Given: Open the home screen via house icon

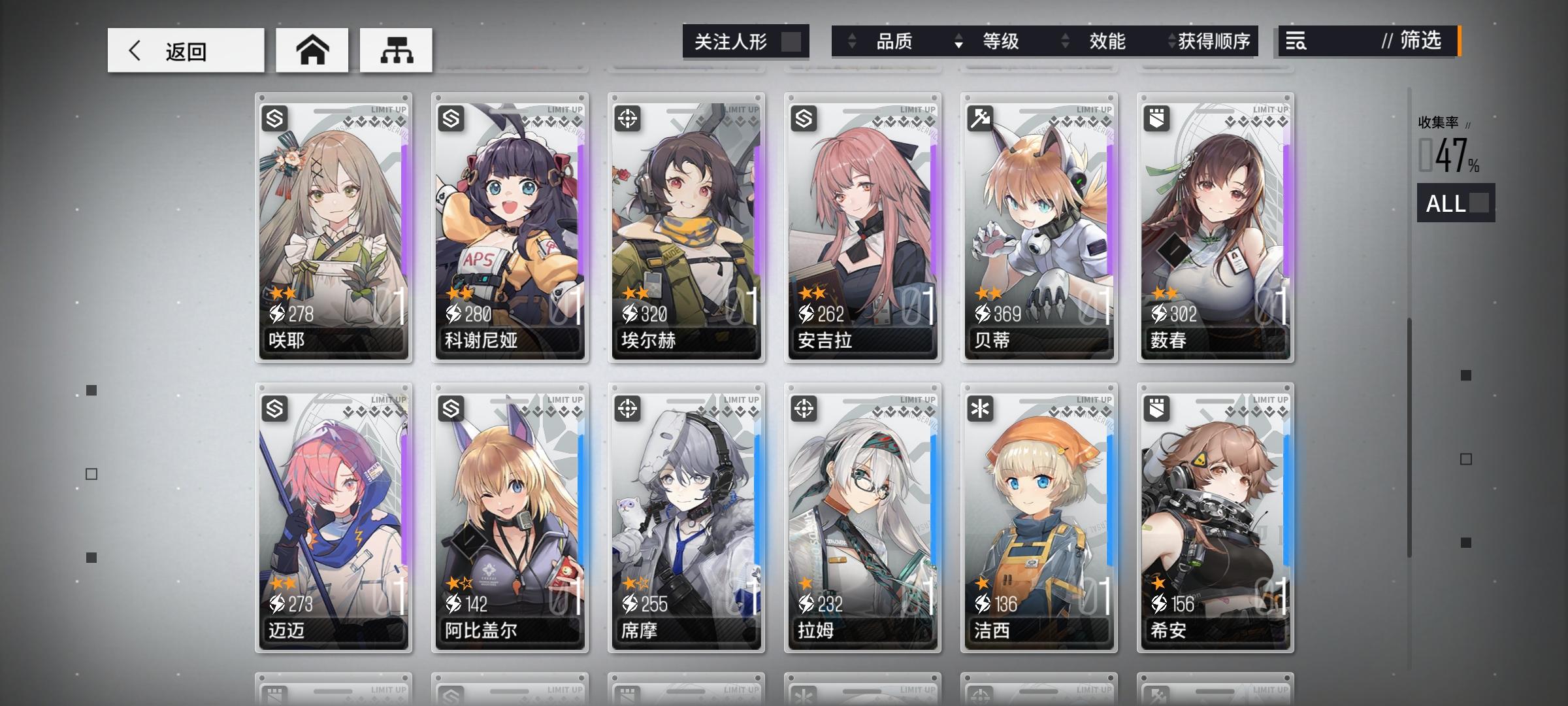Looking at the screenshot, I should 312,49.
